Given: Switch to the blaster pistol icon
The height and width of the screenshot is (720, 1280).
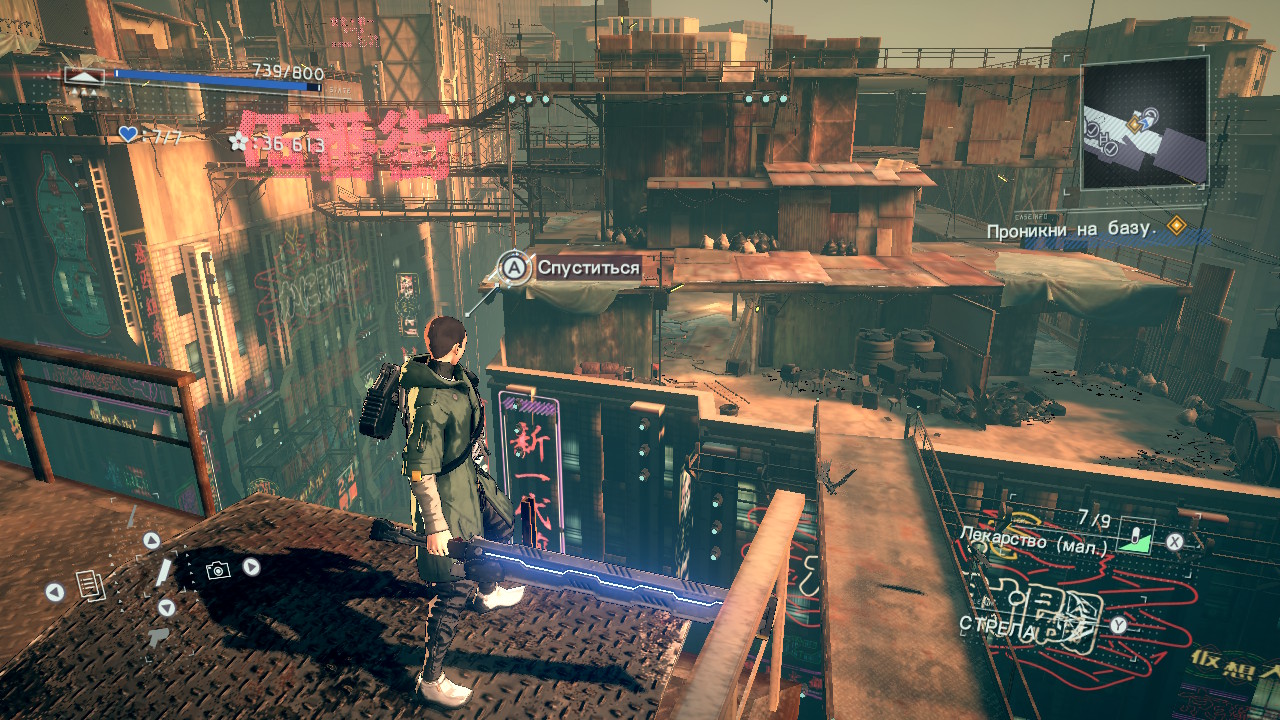Looking at the screenshot, I should point(158,638).
